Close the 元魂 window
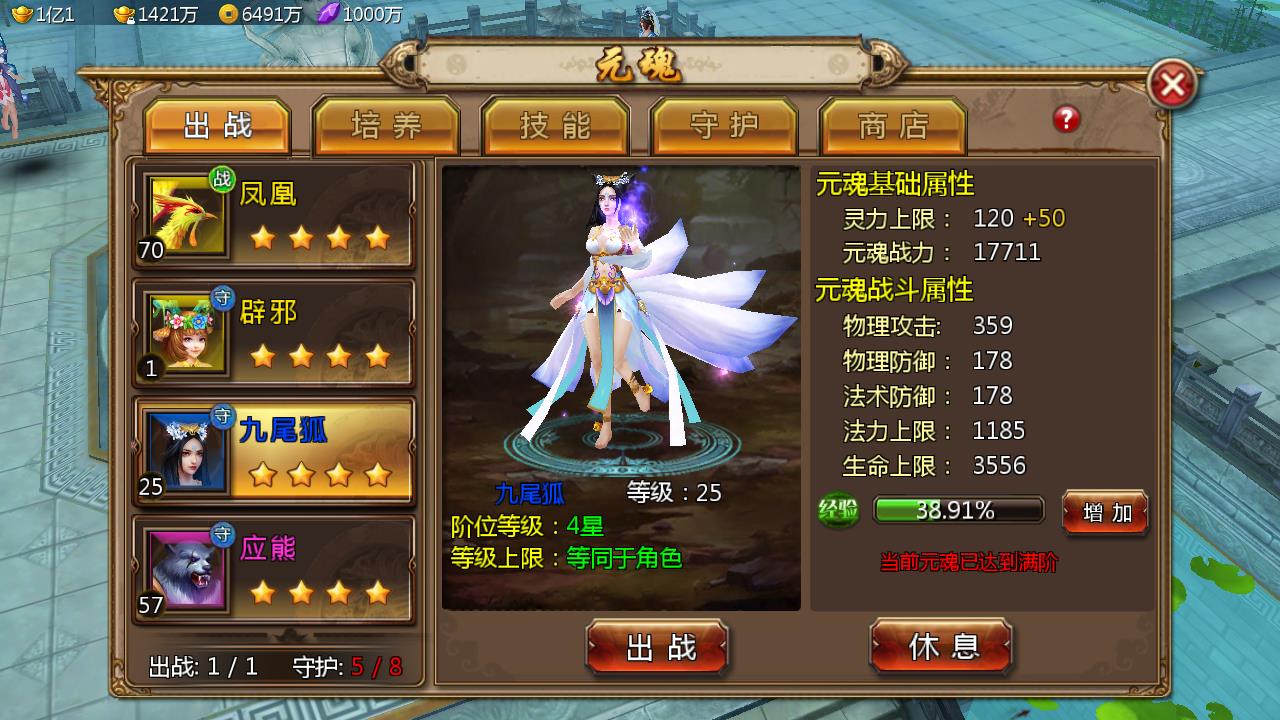The image size is (1280, 720). pos(1172,85)
